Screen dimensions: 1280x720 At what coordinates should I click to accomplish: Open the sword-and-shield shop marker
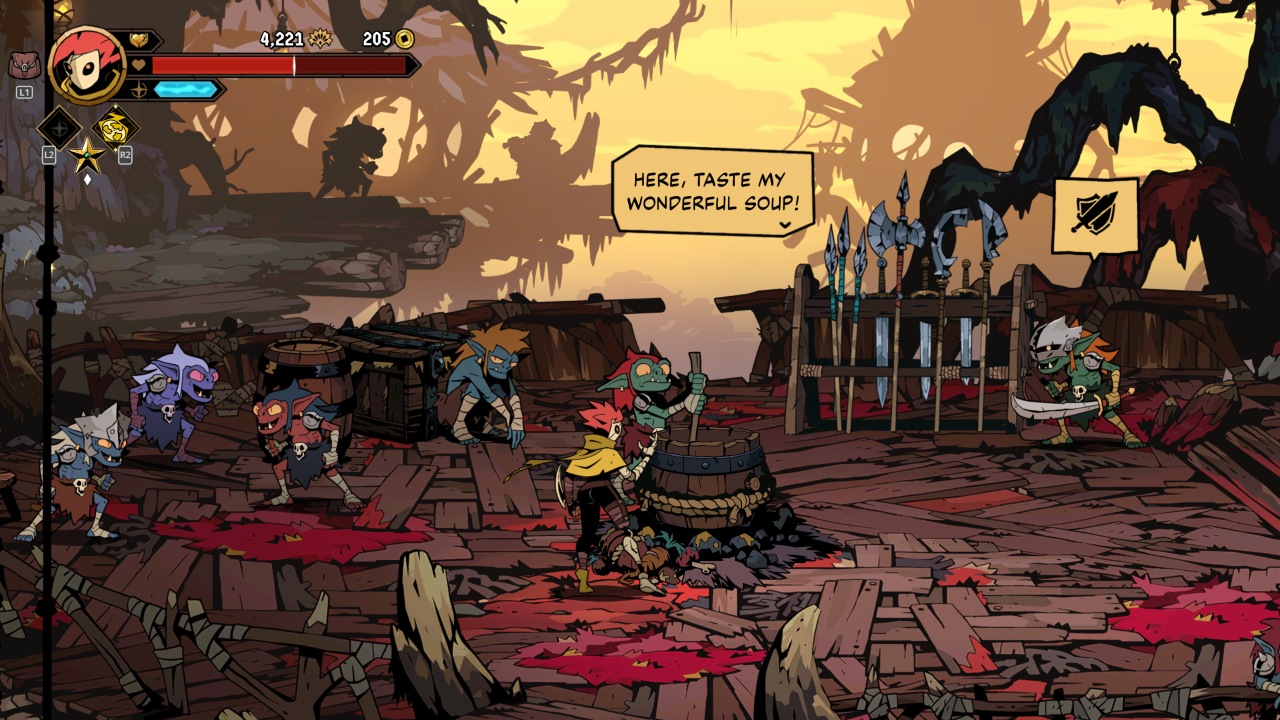tap(1095, 215)
